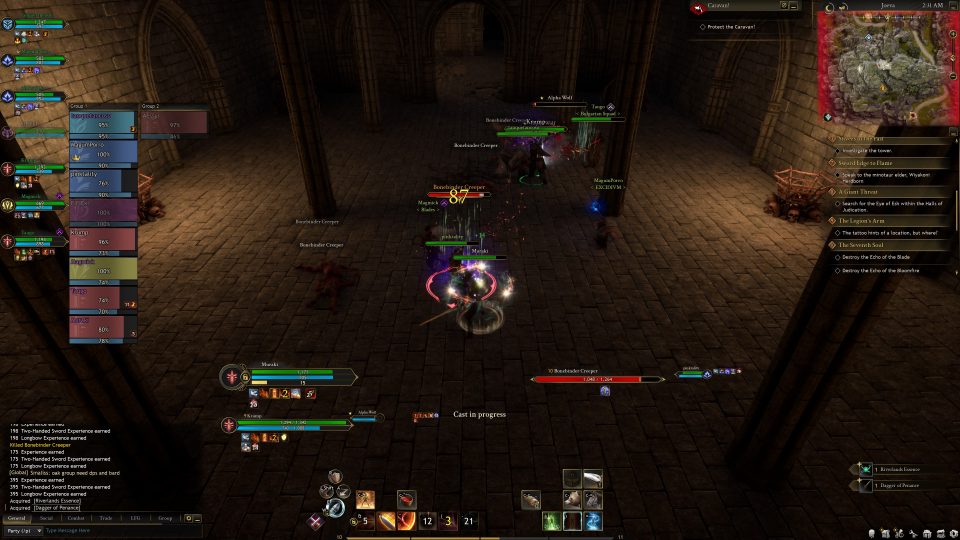Image resolution: width=960 pixels, height=540 pixels.
Task: Activate the green glowing ability icon
Action: pos(551,521)
